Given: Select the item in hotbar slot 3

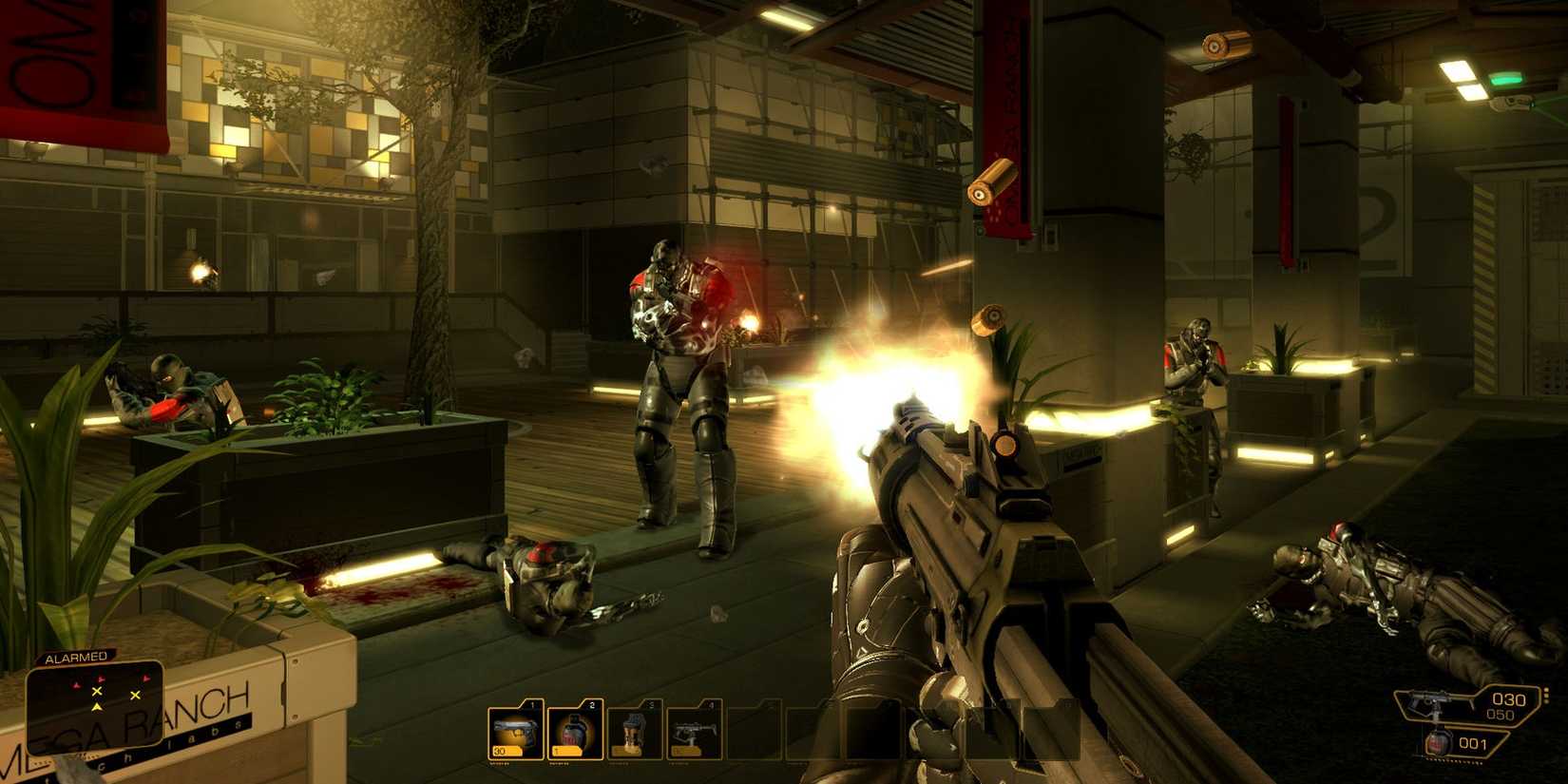Looking at the screenshot, I should coord(634,733).
